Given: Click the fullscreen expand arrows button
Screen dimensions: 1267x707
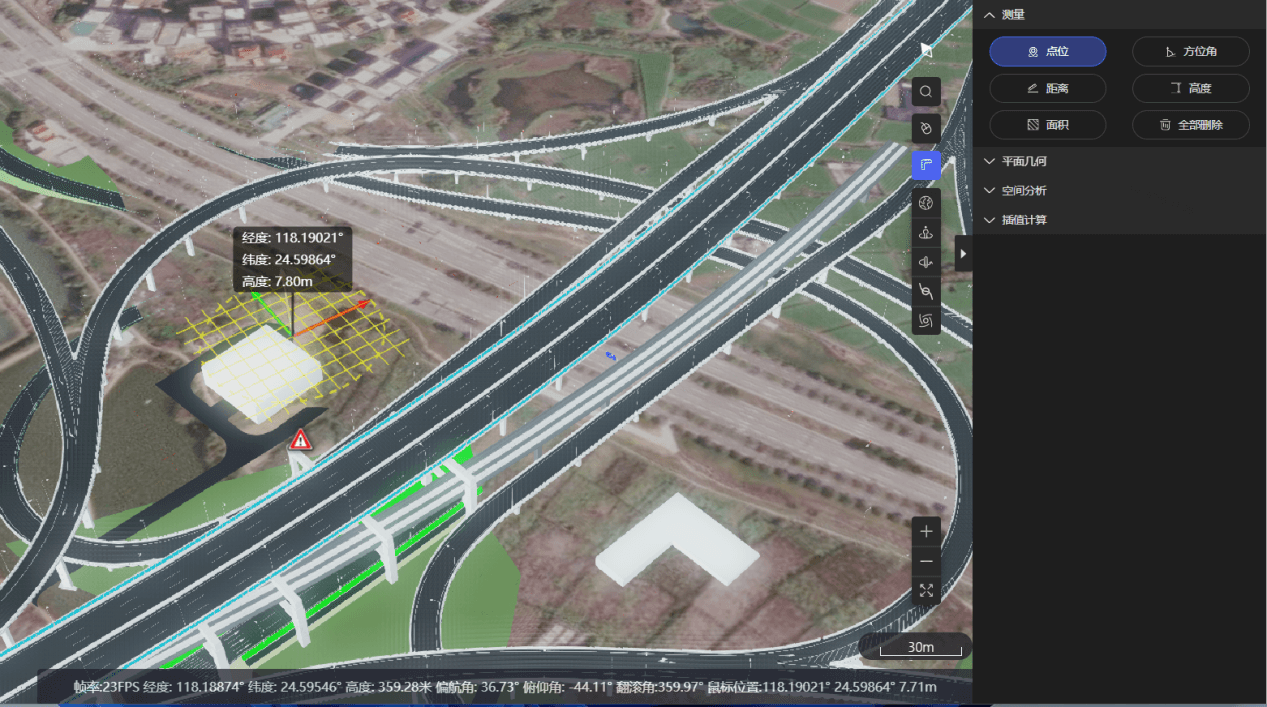Looking at the screenshot, I should pos(926,591).
